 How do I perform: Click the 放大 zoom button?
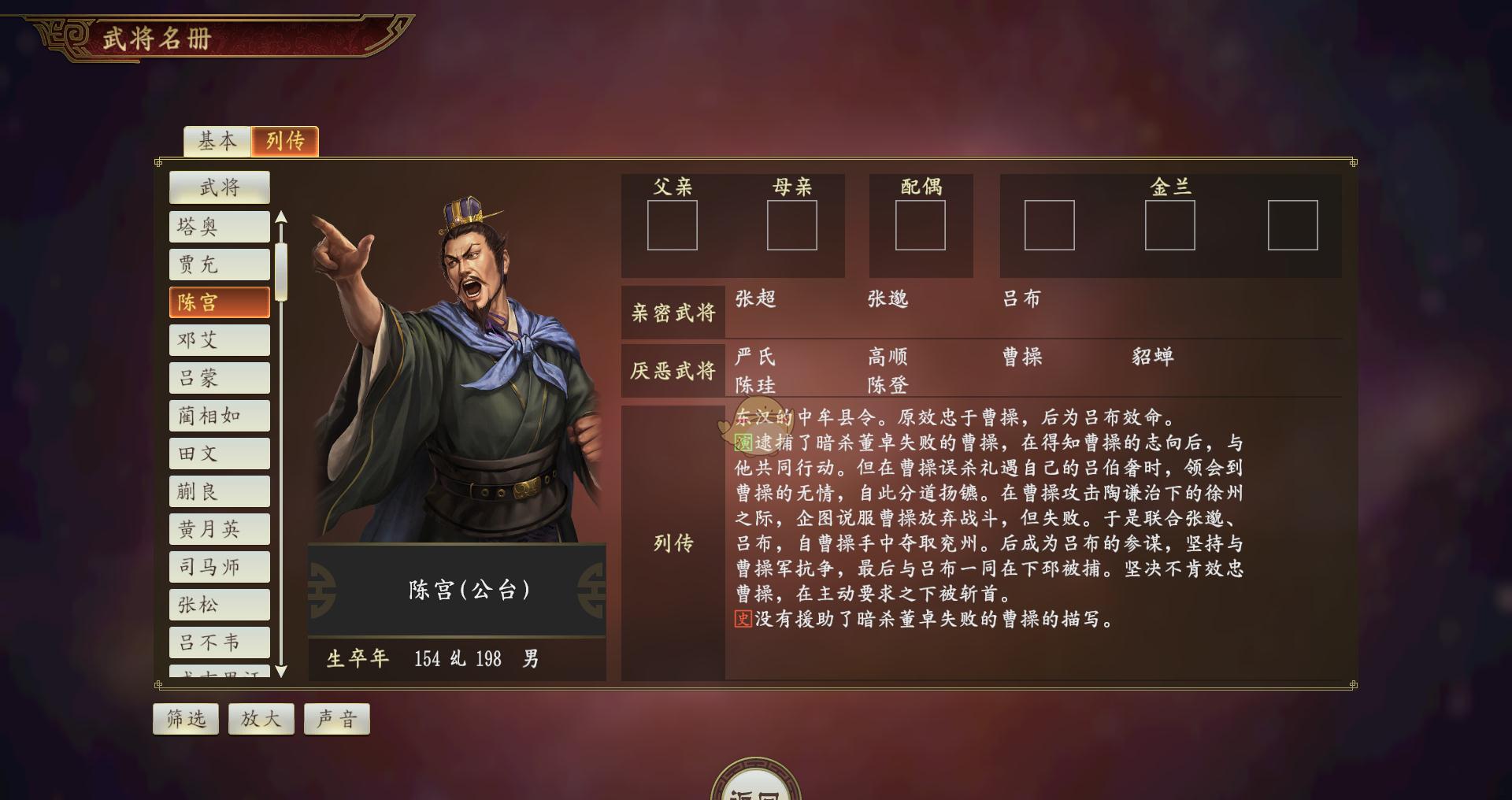pyautogui.click(x=261, y=717)
